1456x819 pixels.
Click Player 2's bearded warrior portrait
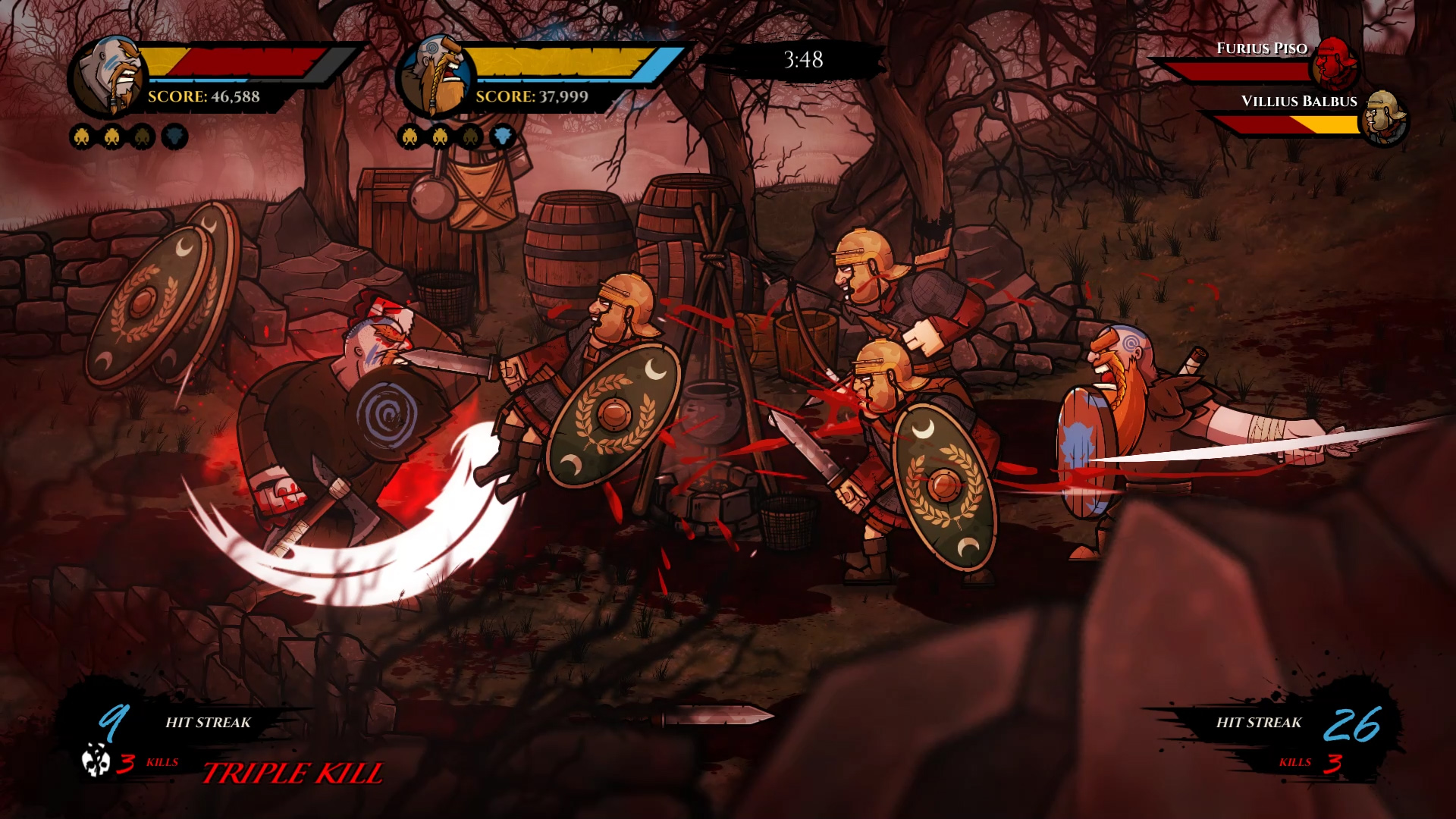click(x=438, y=76)
